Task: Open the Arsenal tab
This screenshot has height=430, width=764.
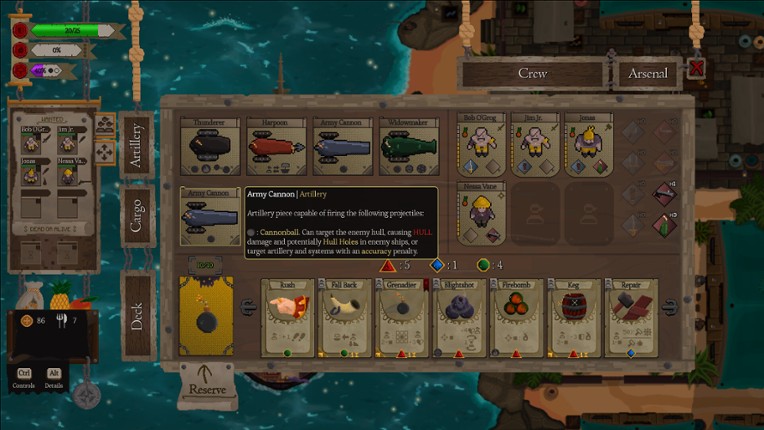Action: pos(647,73)
